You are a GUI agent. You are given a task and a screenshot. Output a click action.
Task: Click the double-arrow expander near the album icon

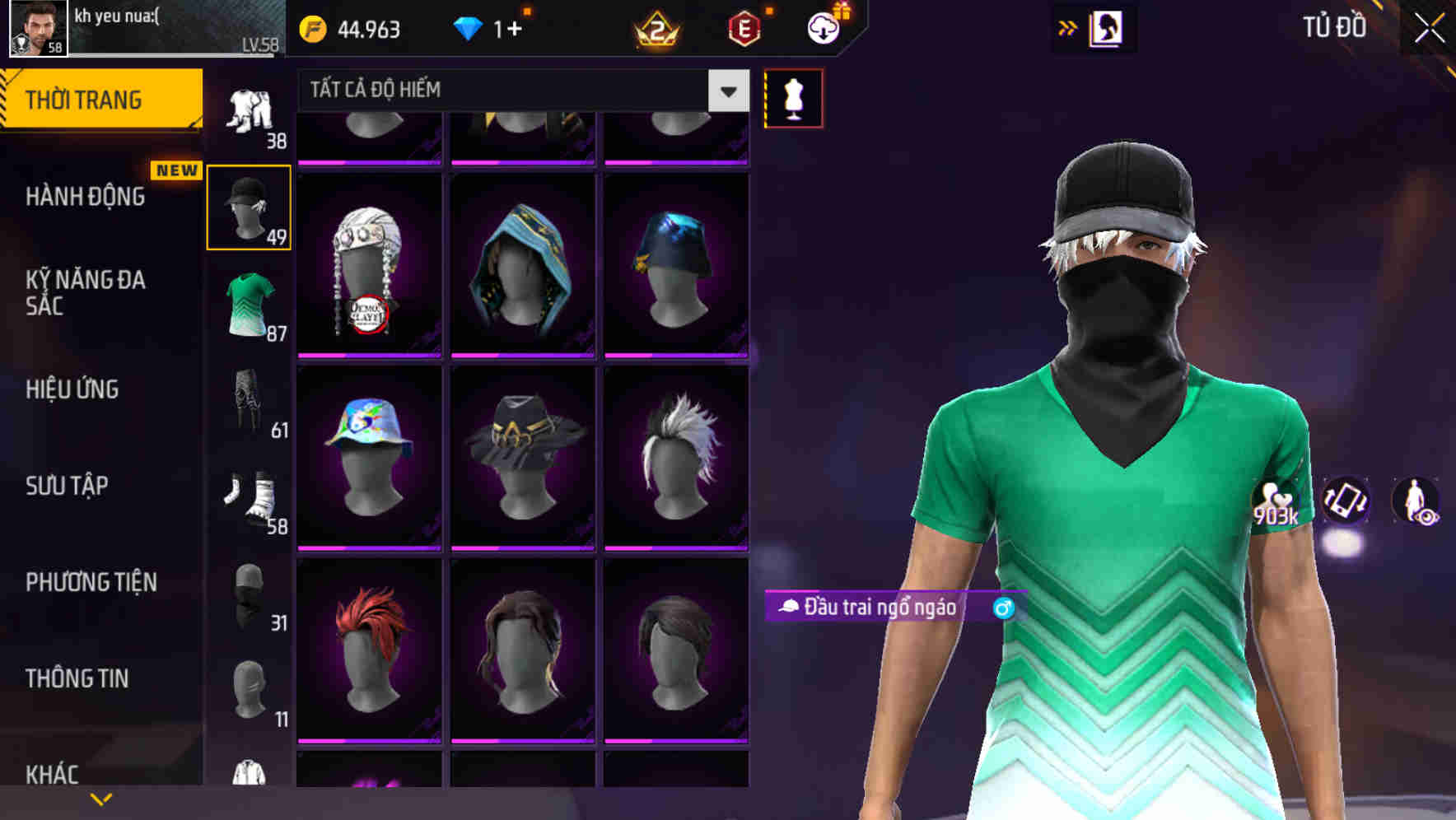click(1068, 27)
